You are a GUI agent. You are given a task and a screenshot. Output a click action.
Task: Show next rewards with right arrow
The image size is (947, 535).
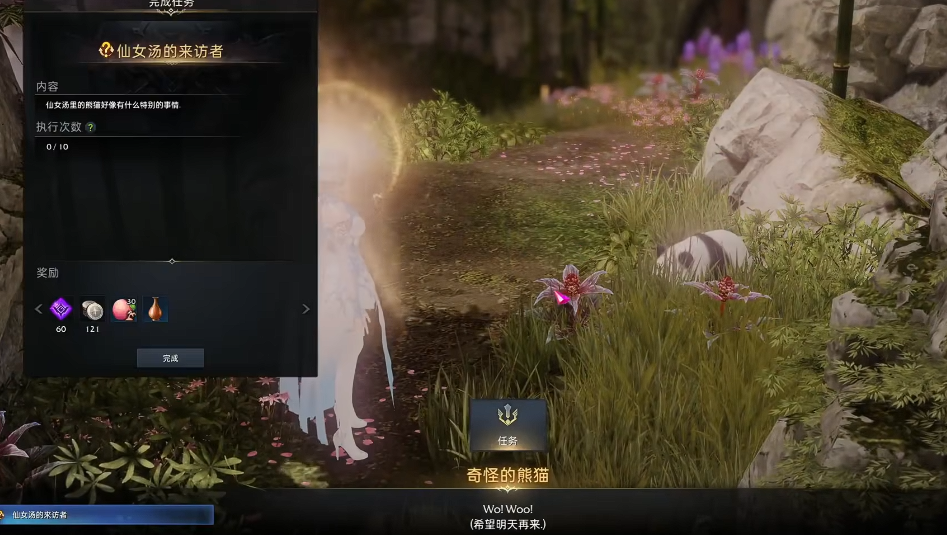306,309
